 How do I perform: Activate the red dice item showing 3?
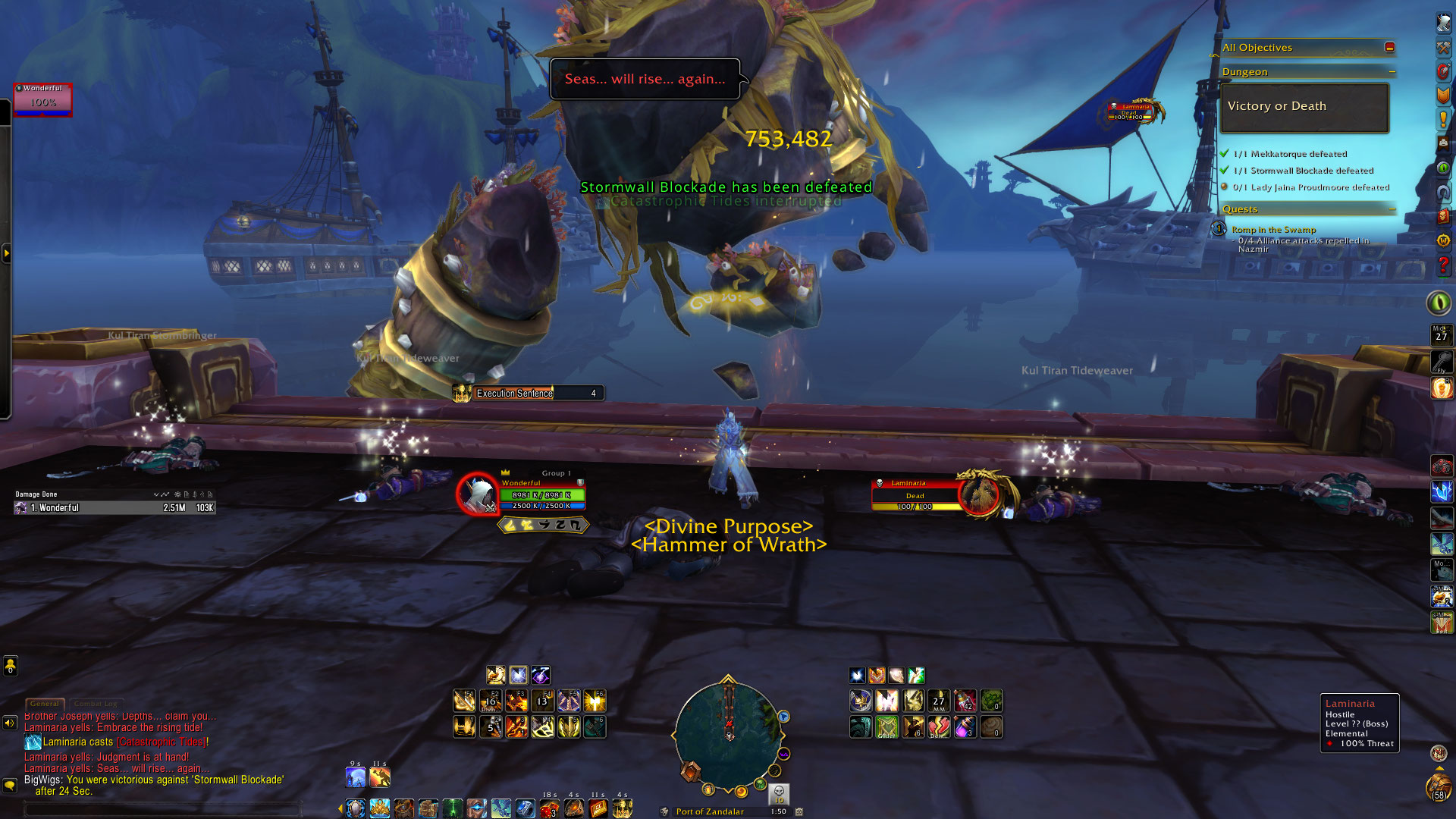tap(549, 808)
